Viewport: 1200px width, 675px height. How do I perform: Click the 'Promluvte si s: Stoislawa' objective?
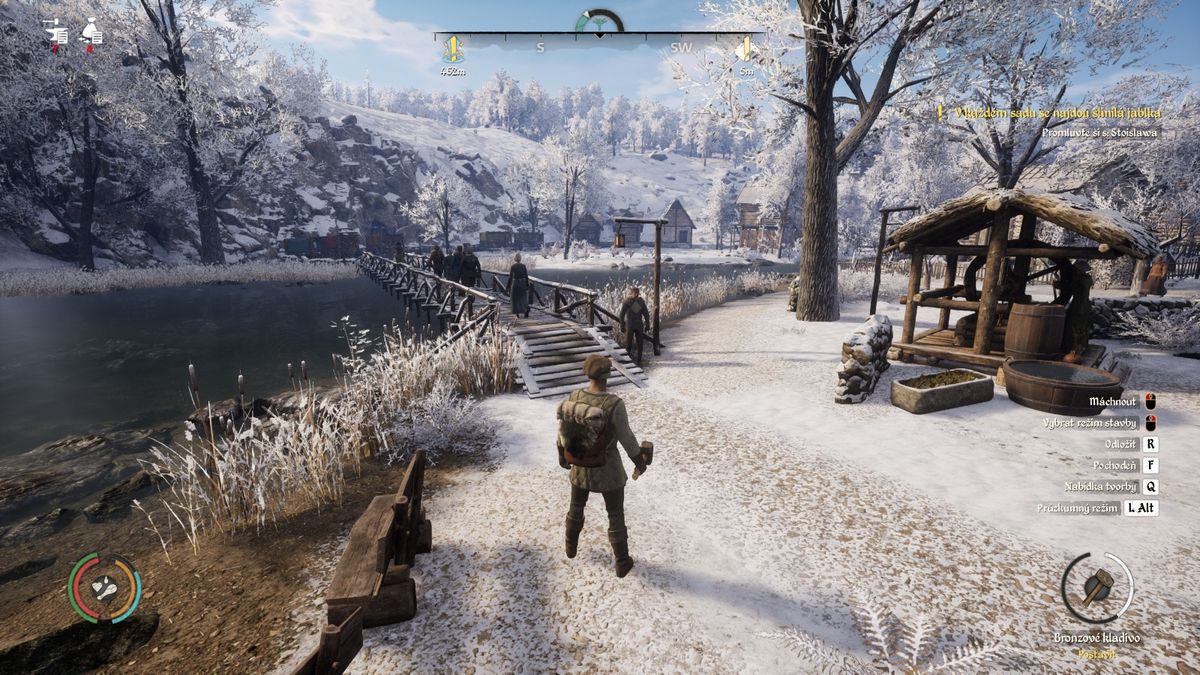coord(1098,132)
